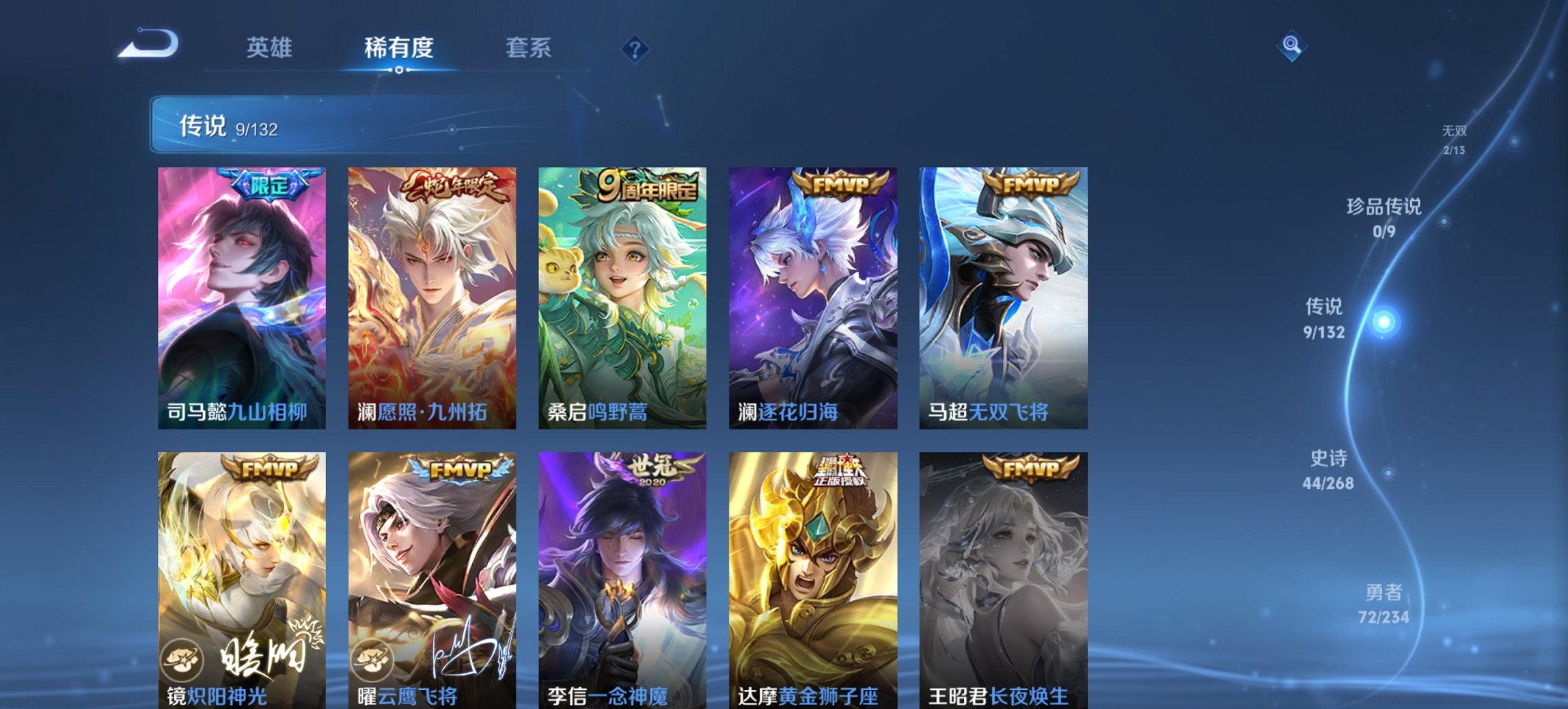Switch to the 英雄 tab
The width and height of the screenshot is (1568, 709).
click(x=271, y=48)
